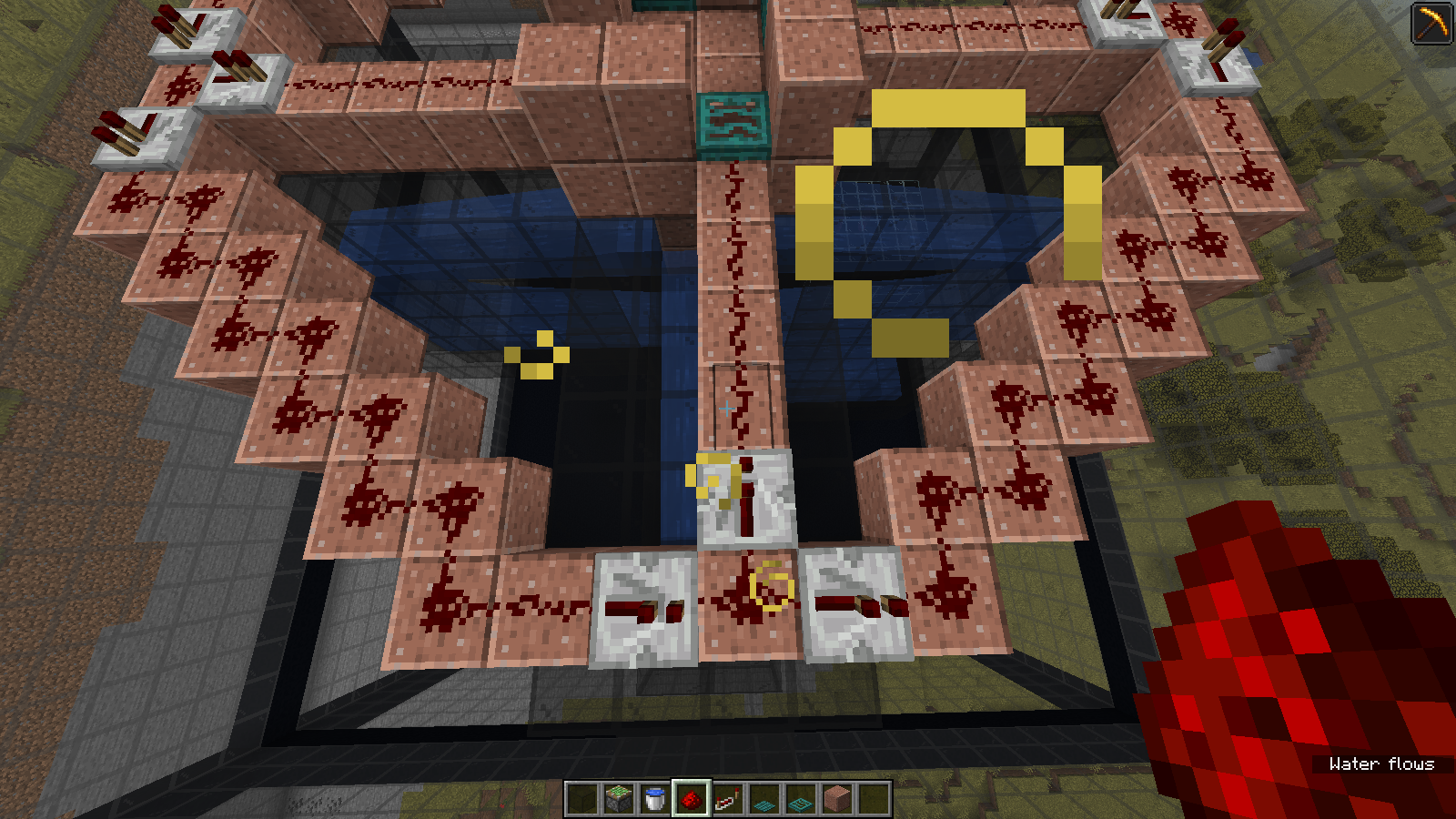Select the dark block in the first hotbar slot
1456x819 pixels.
(581, 799)
